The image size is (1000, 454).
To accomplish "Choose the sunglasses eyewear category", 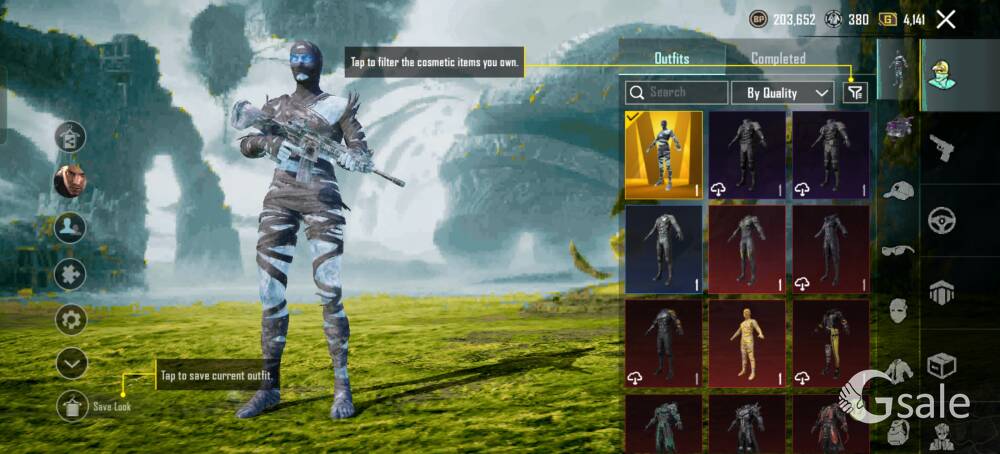I will point(899,250).
